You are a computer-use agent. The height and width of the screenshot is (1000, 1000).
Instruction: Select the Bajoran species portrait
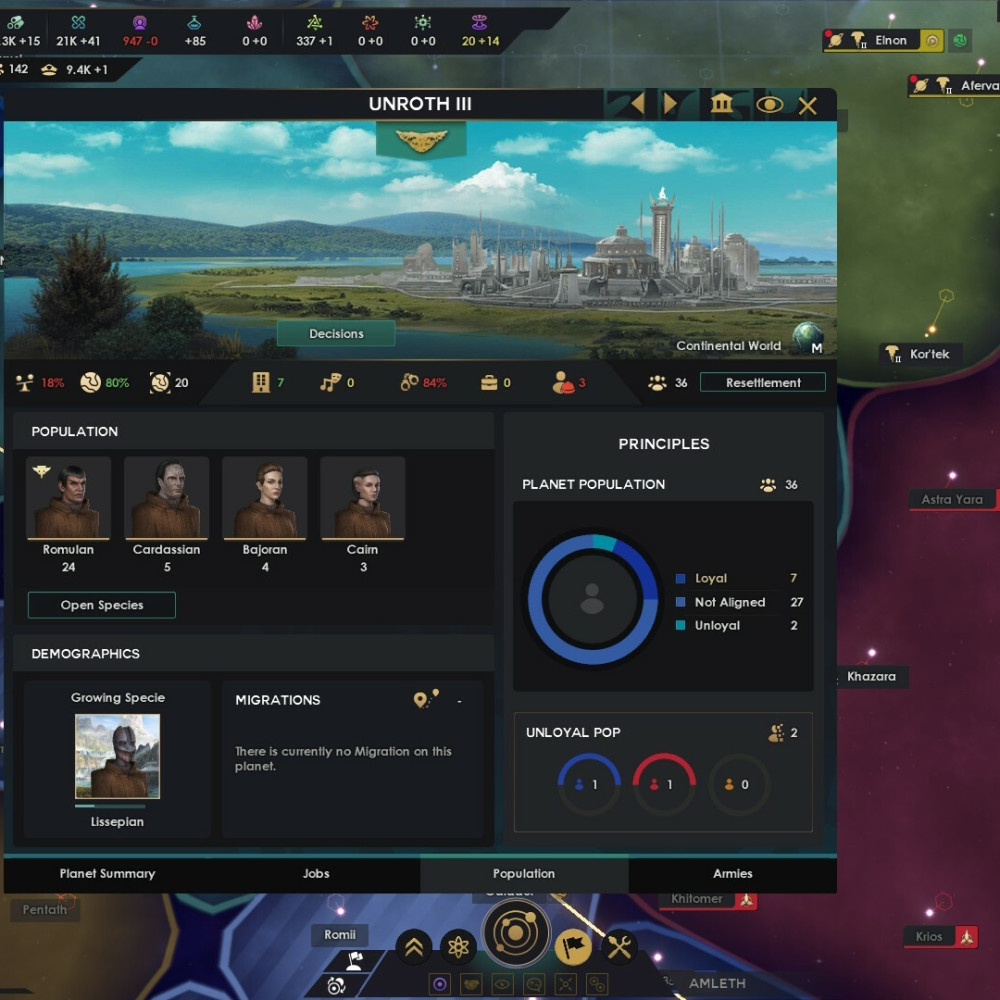tap(265, 498)
